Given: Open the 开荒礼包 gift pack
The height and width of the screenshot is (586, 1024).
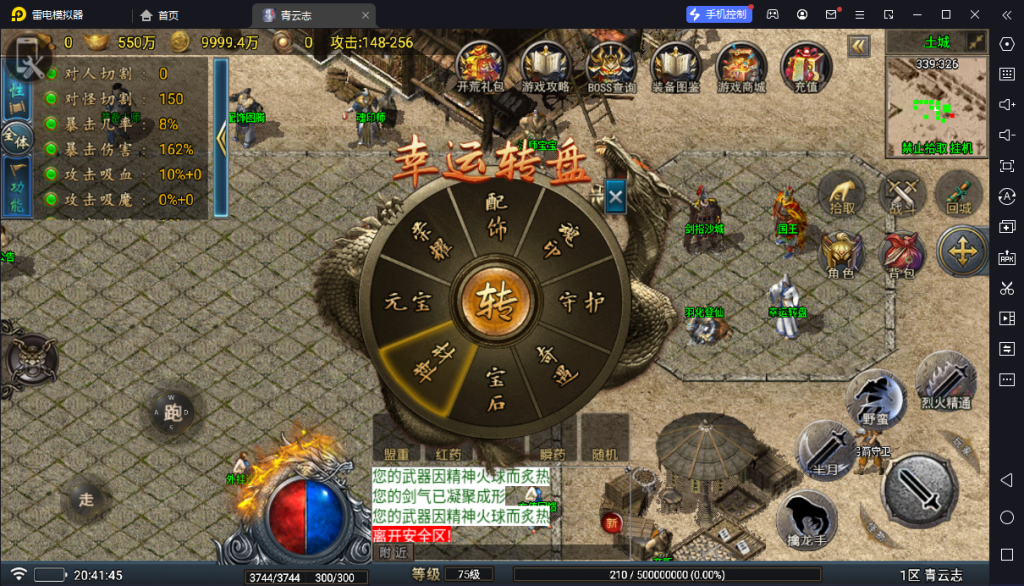Looking at the screenshot, I should pyautogui.click(x=480, y=68).
